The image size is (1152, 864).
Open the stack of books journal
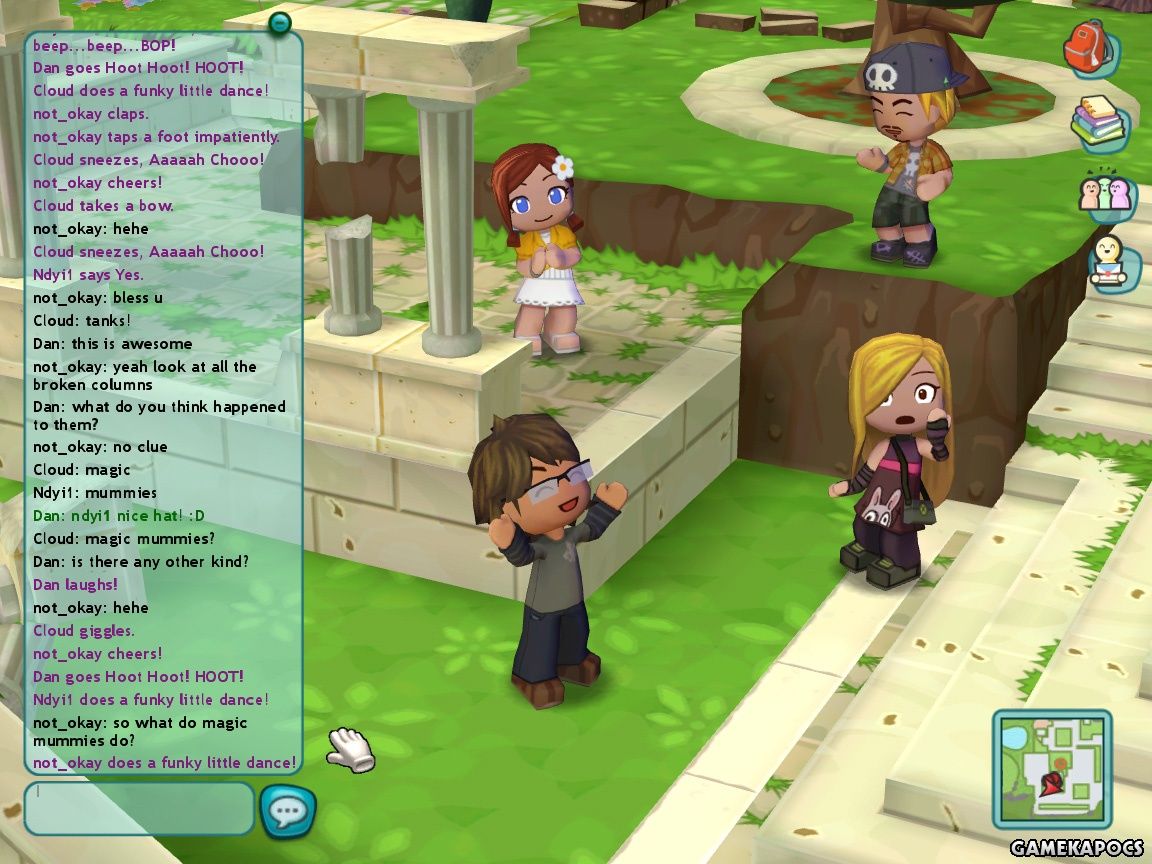coord(1098,122)
